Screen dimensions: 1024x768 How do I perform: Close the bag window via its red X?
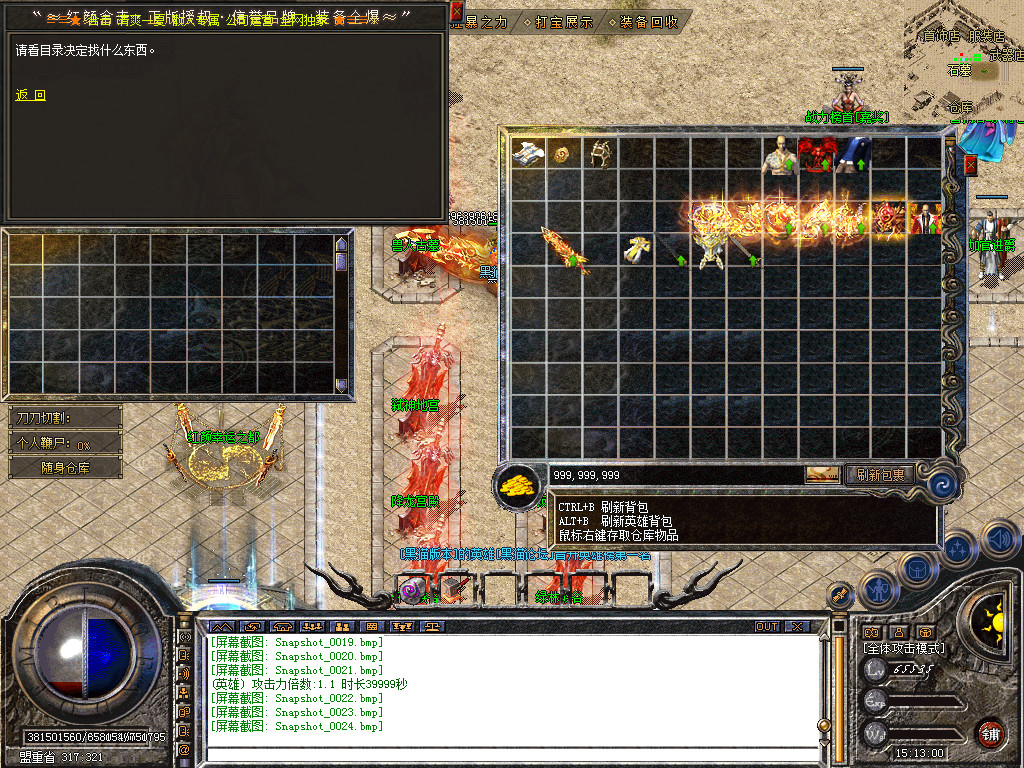click(970, 165)
